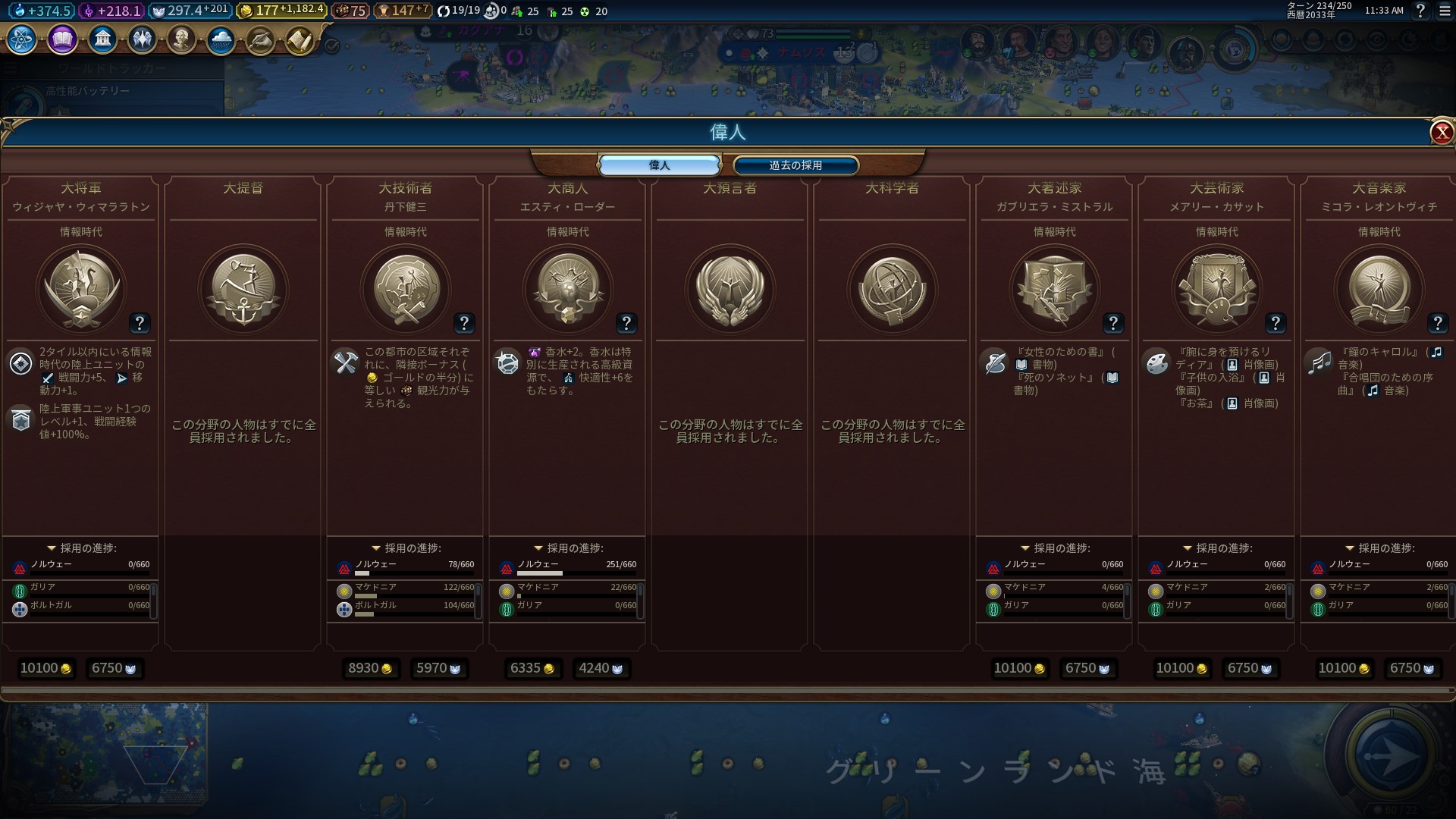Open the main game menu
1456x819 pixels.
[1445, 11]
